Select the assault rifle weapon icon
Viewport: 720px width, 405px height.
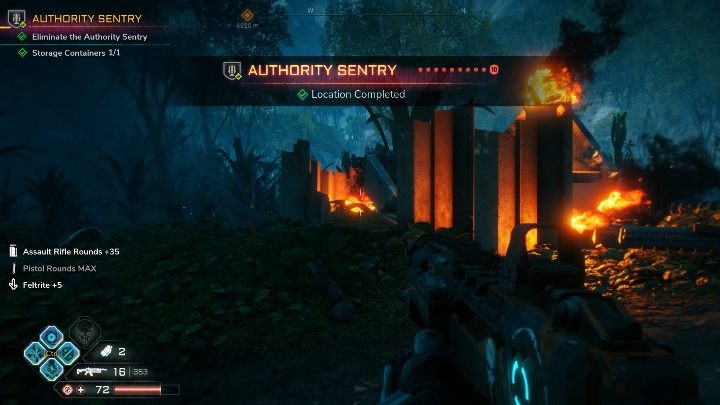point(89,371)
